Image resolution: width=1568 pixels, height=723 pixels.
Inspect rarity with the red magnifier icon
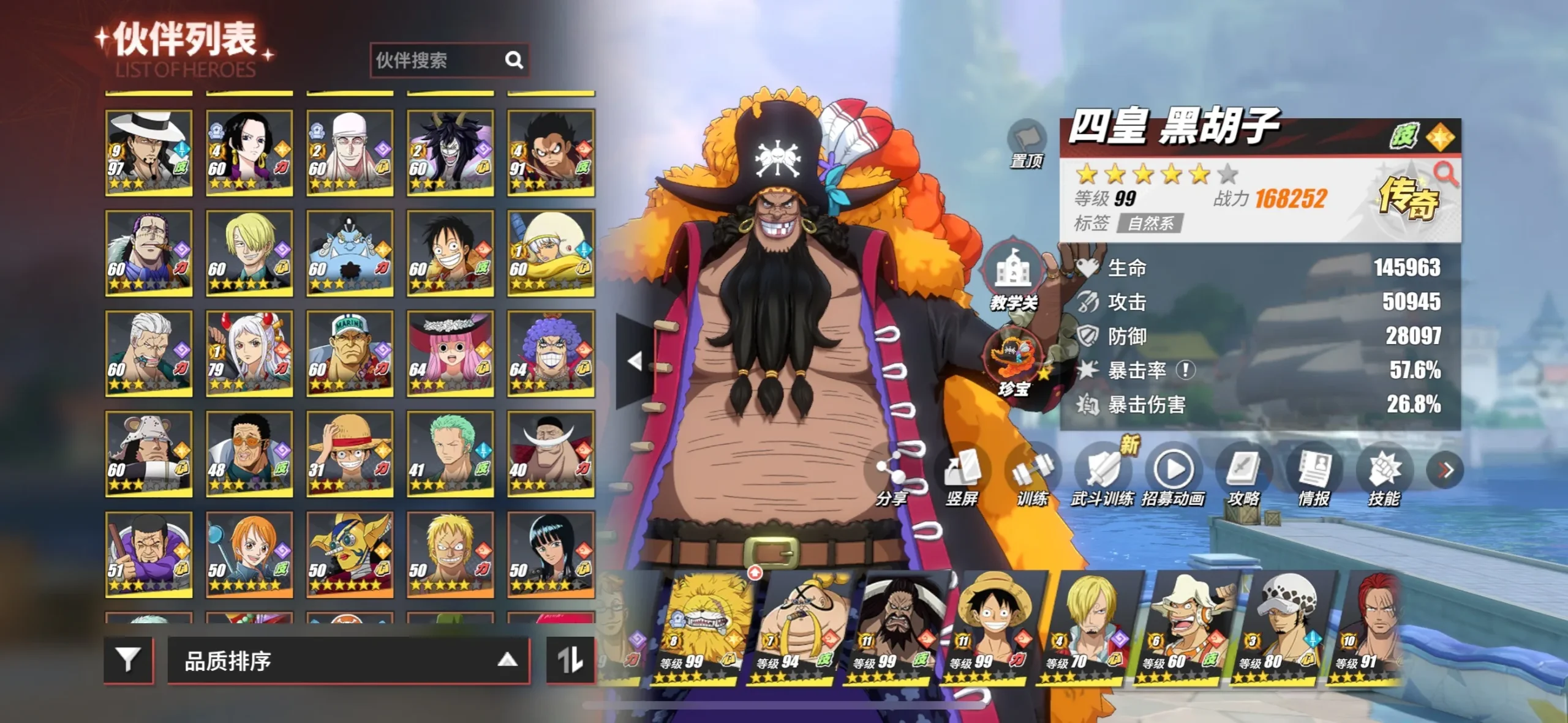[1445, 174]
